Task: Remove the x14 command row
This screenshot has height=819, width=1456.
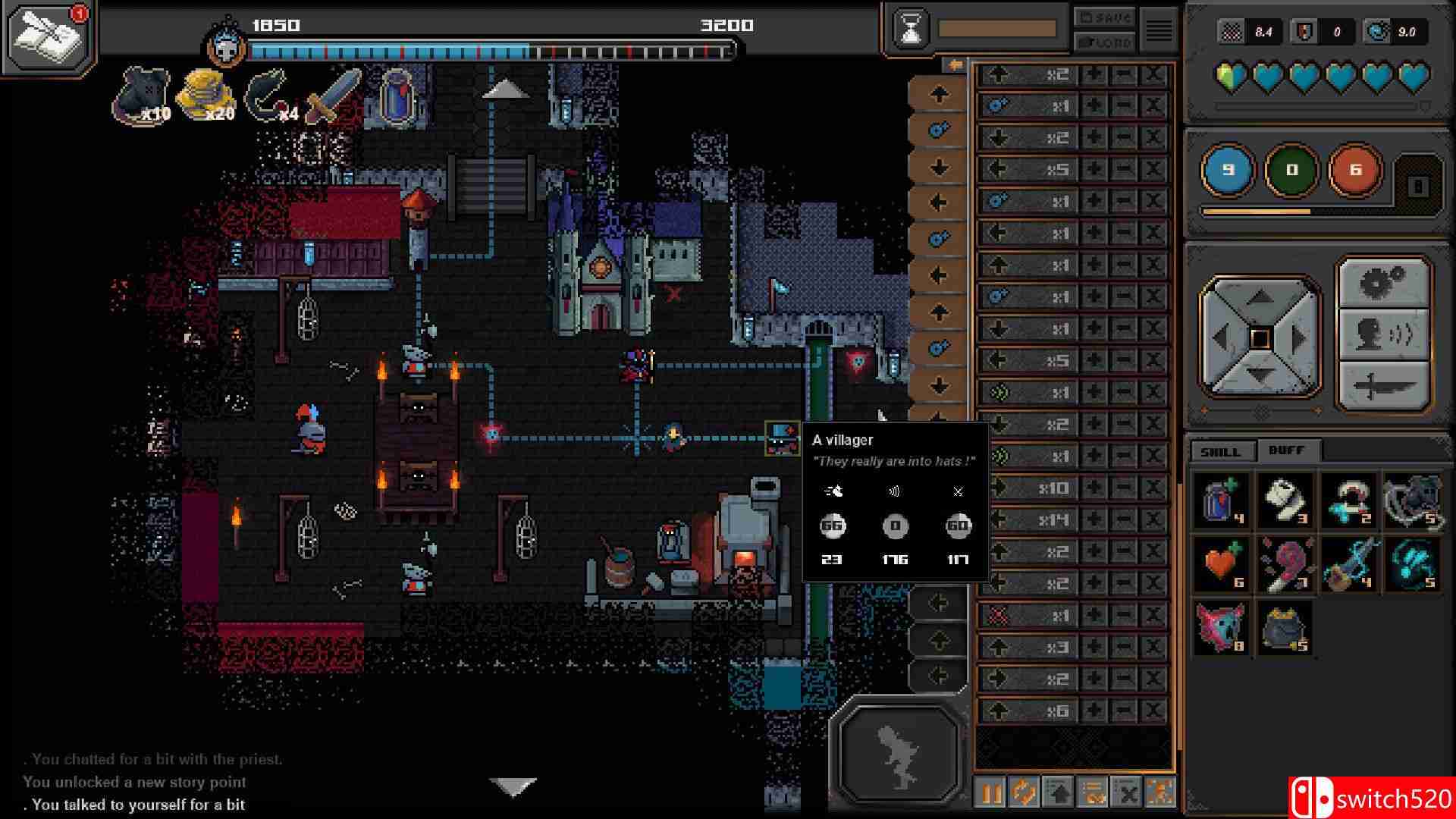Action: click(1153, 519)
